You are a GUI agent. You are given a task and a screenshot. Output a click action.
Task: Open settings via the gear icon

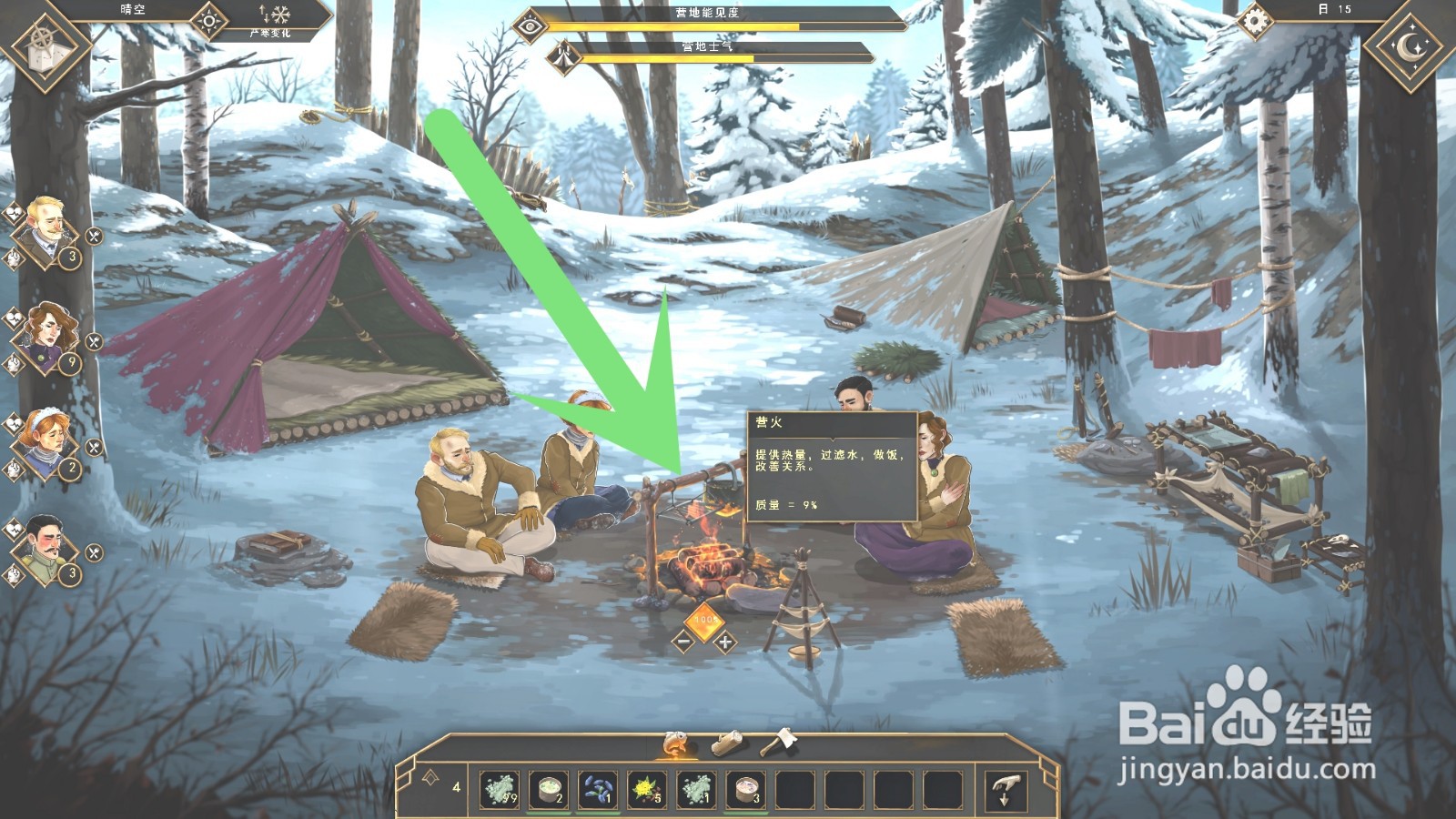pyautogui.click(x=1255, y=21)
